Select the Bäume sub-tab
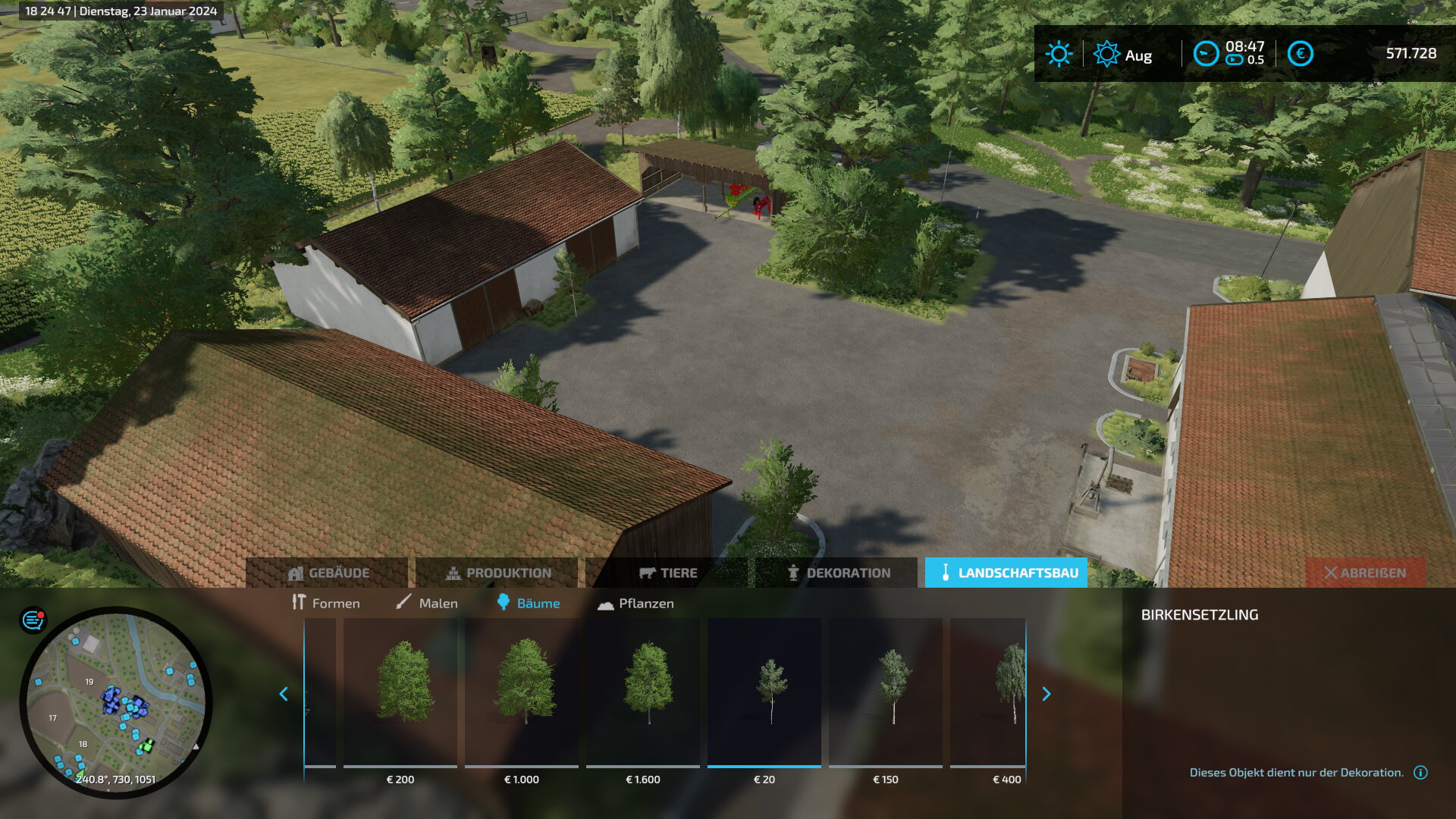The width and height of the screenshot is (1456, 819). click(529, 604)
